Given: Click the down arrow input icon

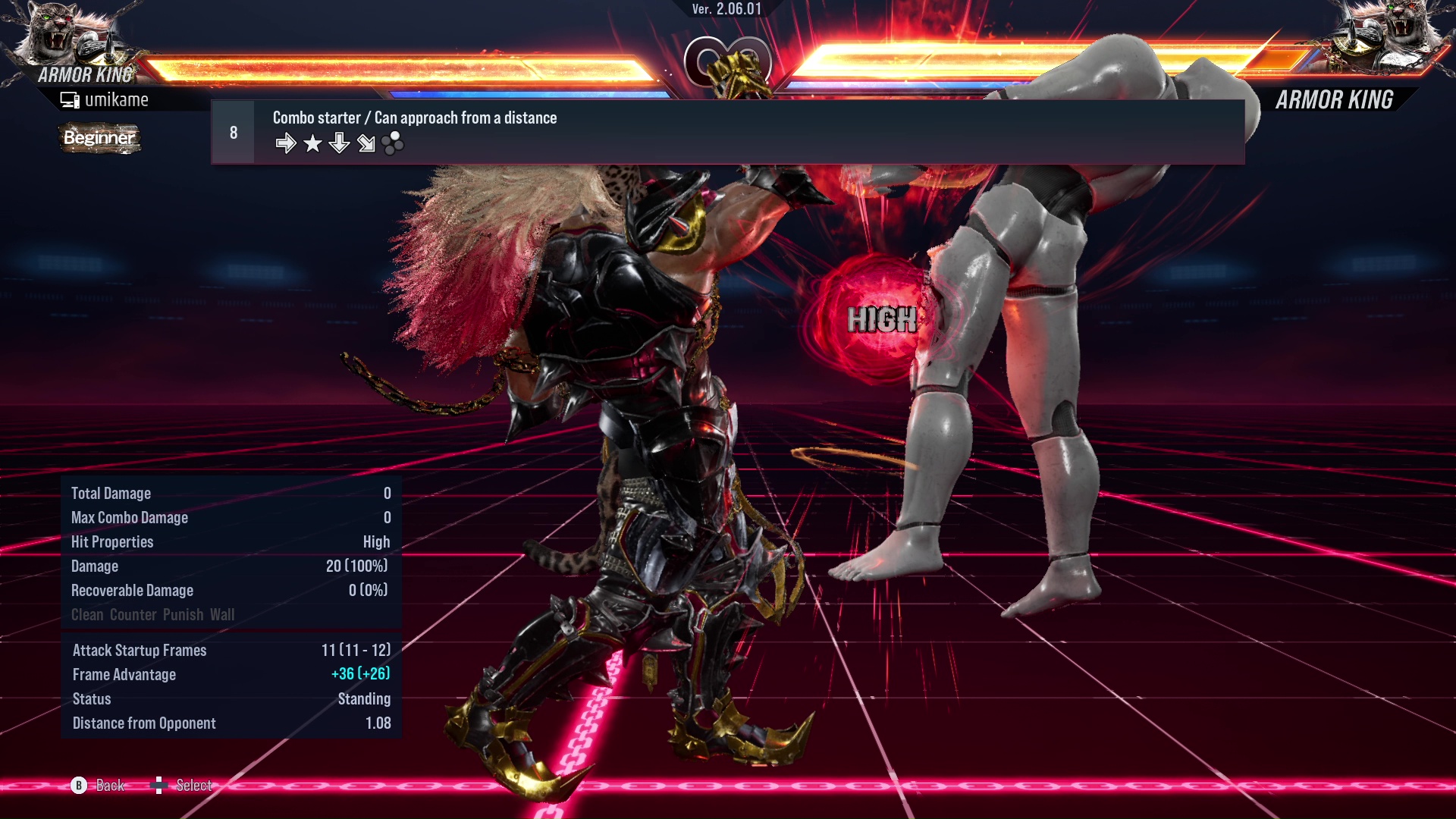Looking at the screenshot, I should point(339,142).
